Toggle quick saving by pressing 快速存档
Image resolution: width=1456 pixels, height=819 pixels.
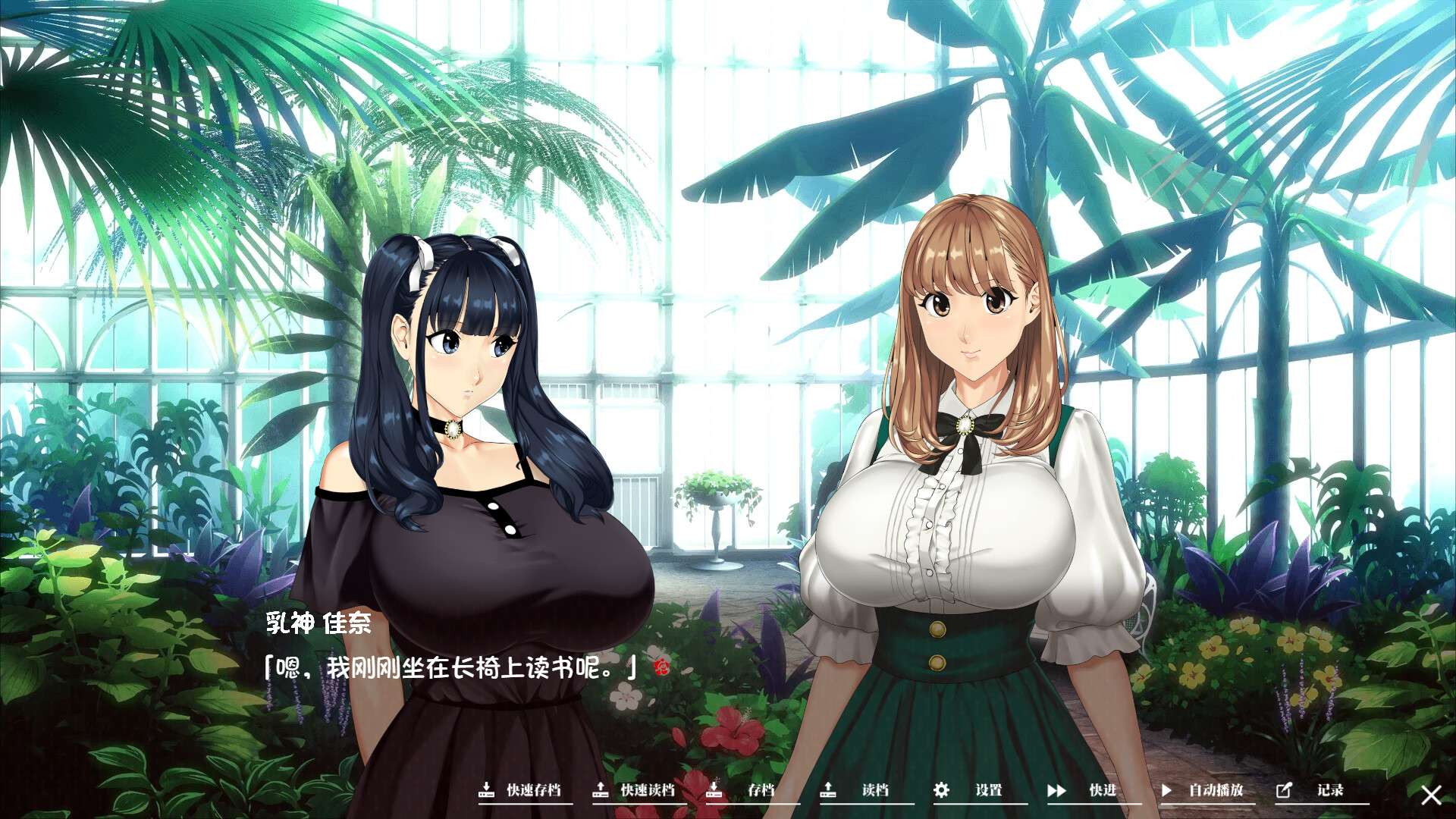533,790
